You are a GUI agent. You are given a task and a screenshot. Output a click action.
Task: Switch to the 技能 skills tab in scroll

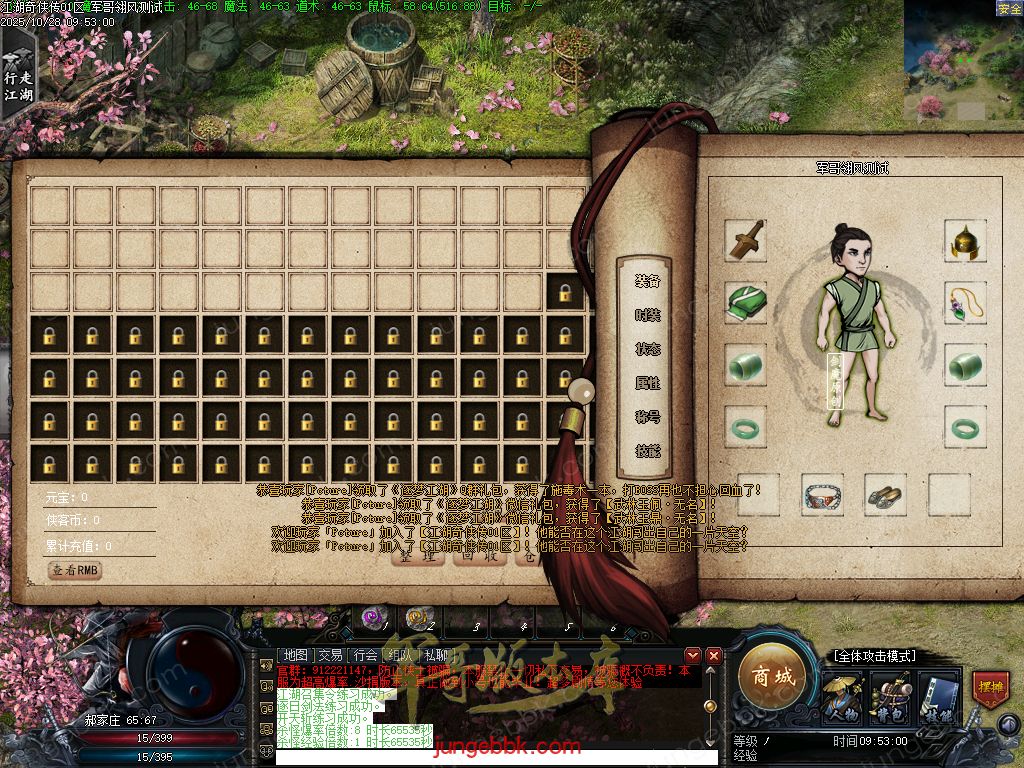647,451
